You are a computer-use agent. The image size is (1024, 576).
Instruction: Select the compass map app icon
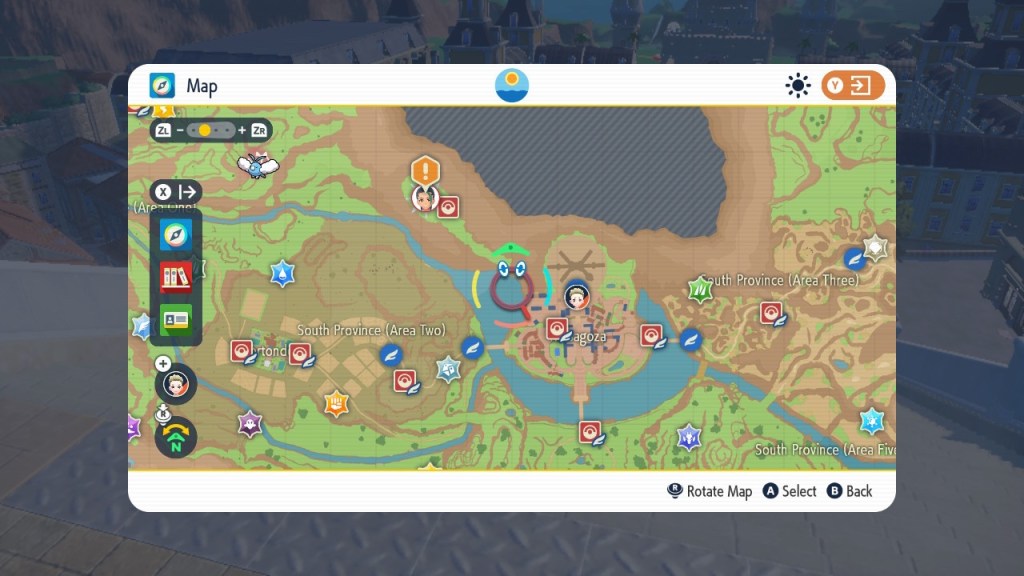click(176, 235)
